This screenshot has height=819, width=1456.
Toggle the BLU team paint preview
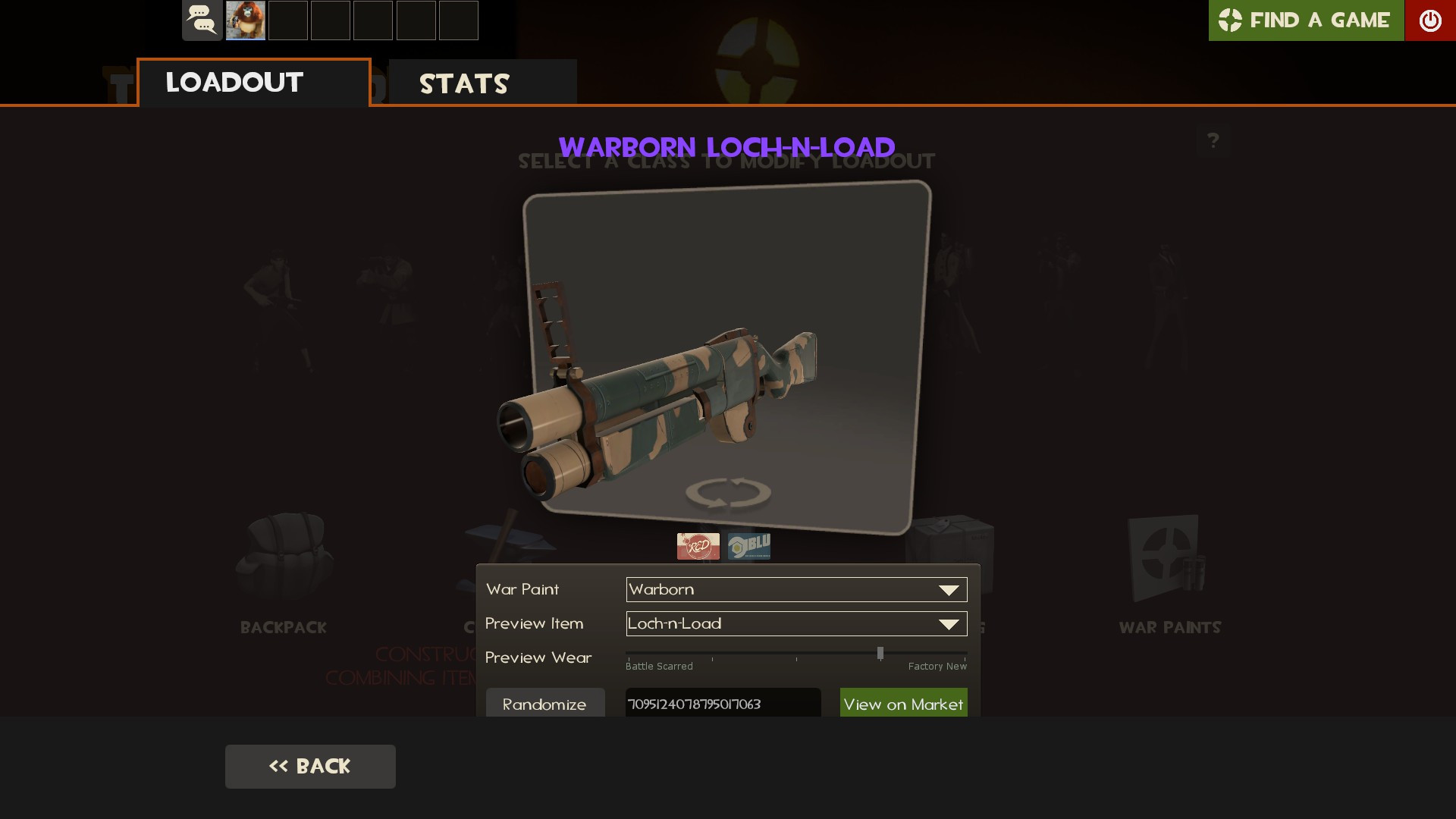point(749,545)
